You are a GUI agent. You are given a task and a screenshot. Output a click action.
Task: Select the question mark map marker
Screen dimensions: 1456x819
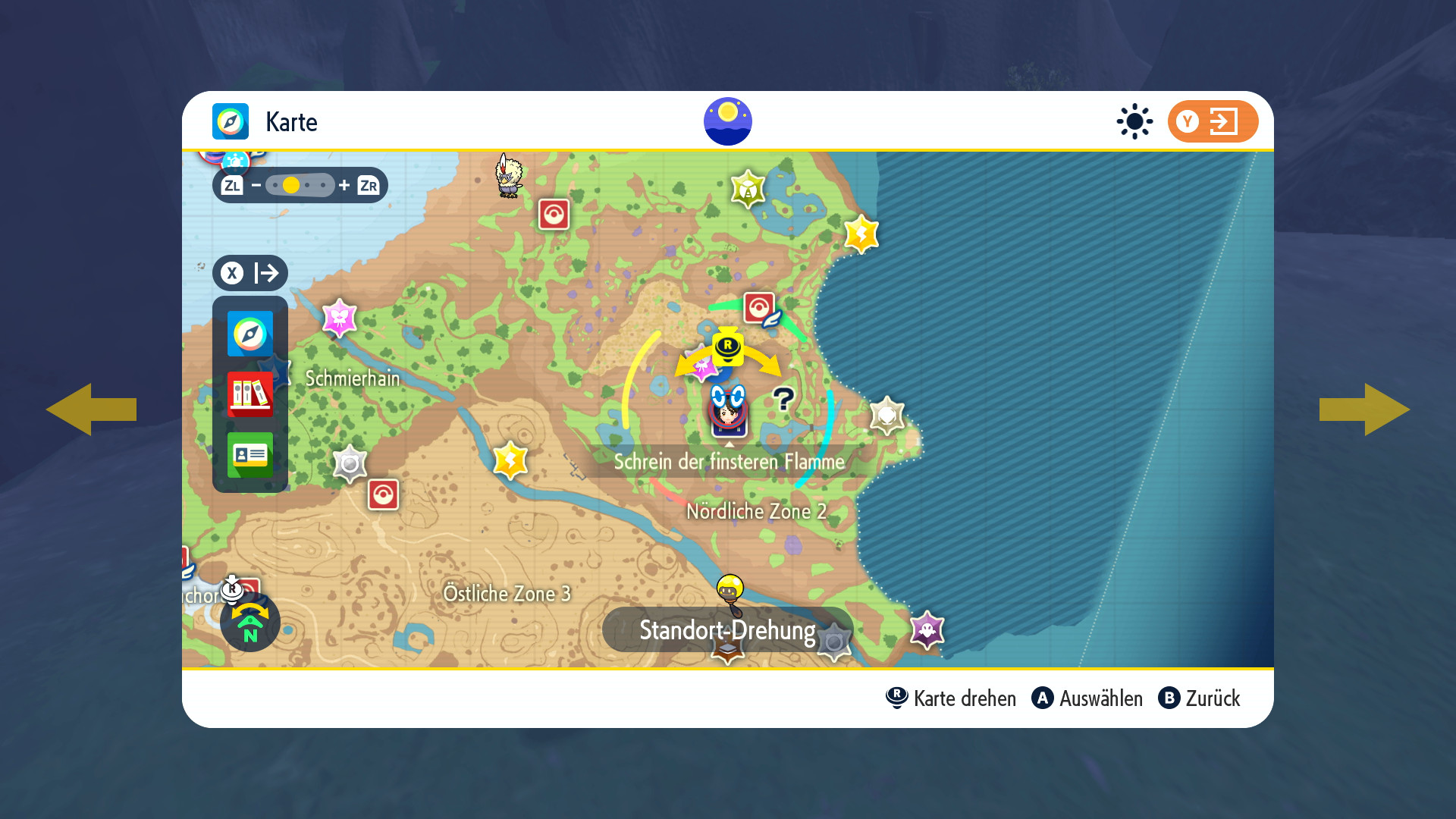click(783, 398)
